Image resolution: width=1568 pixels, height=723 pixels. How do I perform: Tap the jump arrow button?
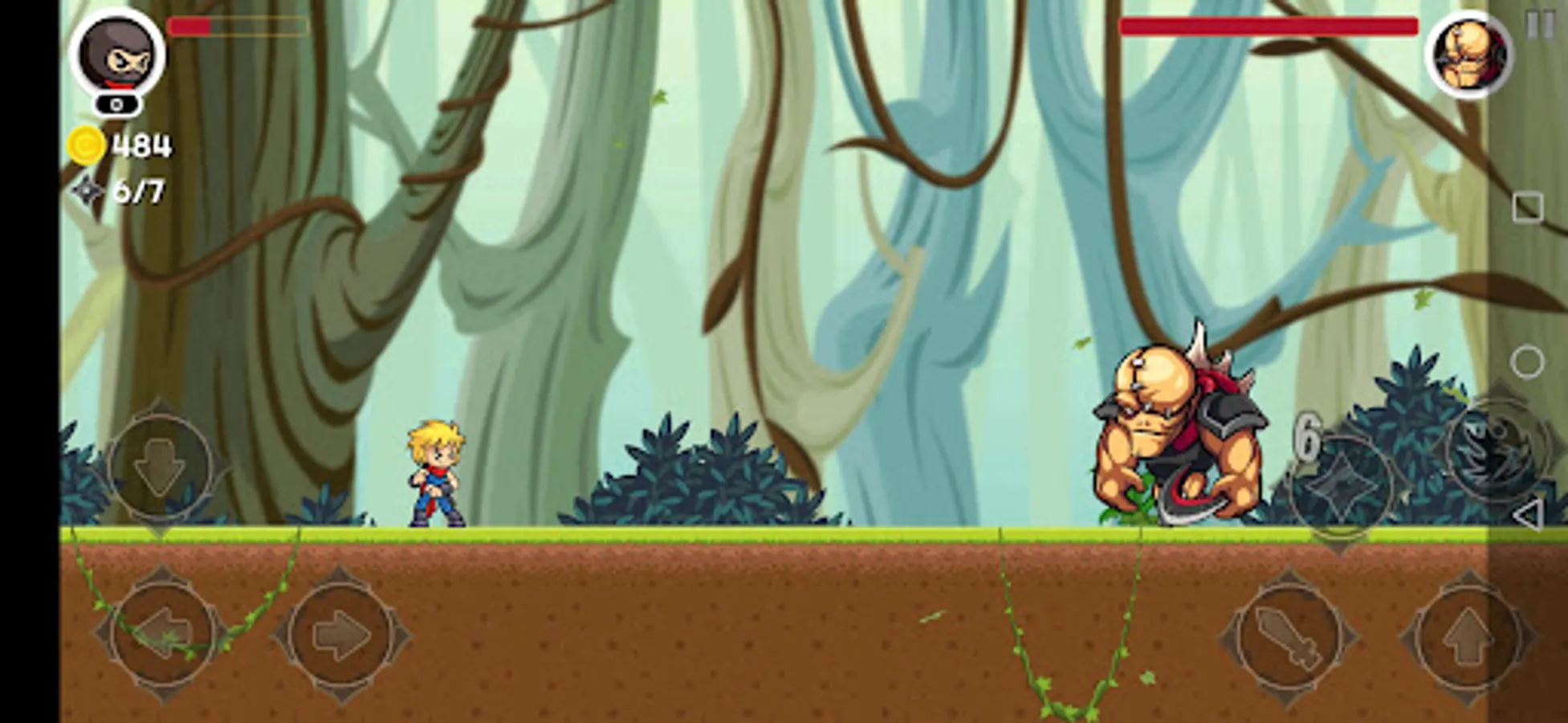click(1464, 634)
